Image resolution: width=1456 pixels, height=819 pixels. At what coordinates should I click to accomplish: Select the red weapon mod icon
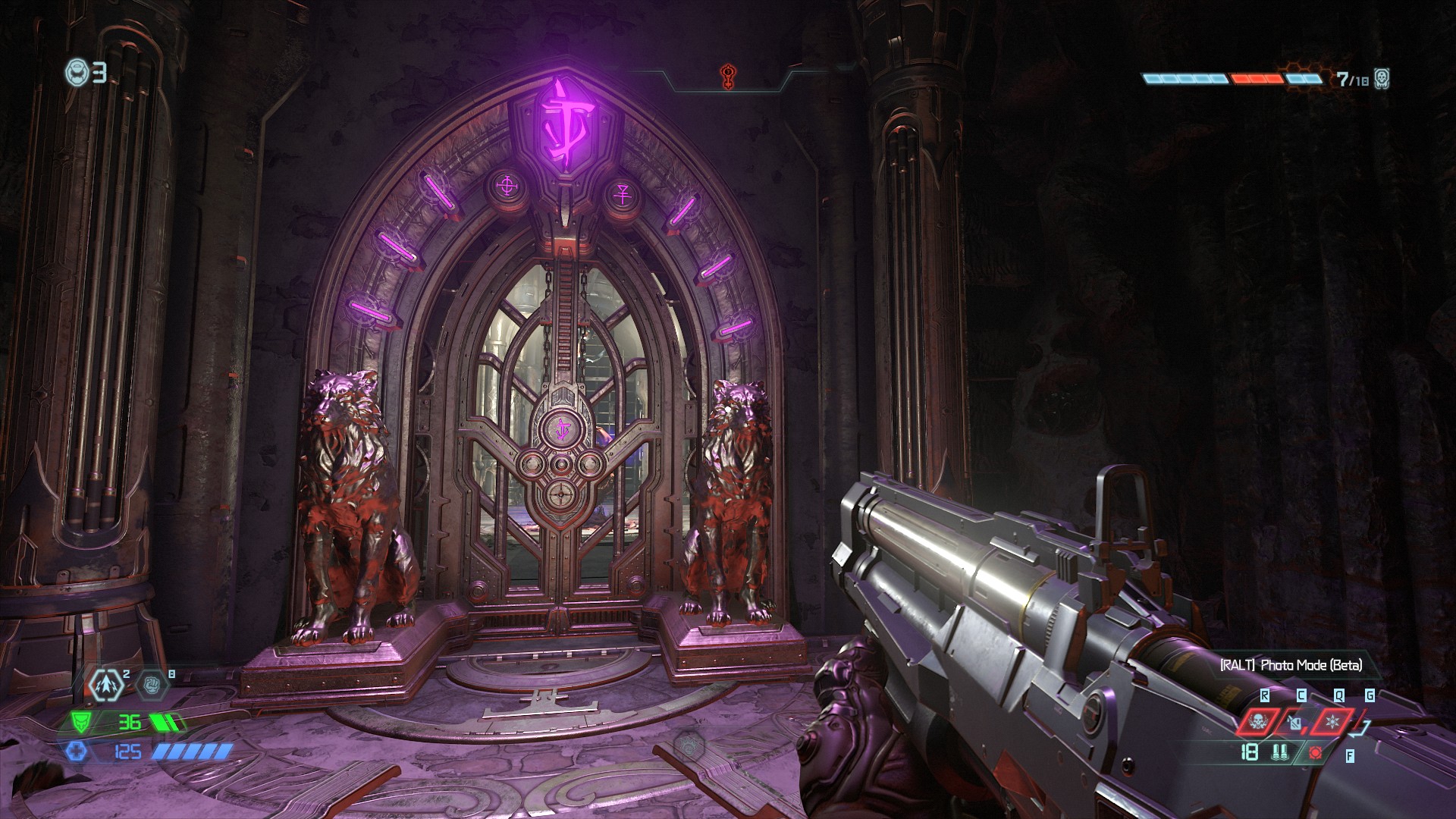point(1316,753)
